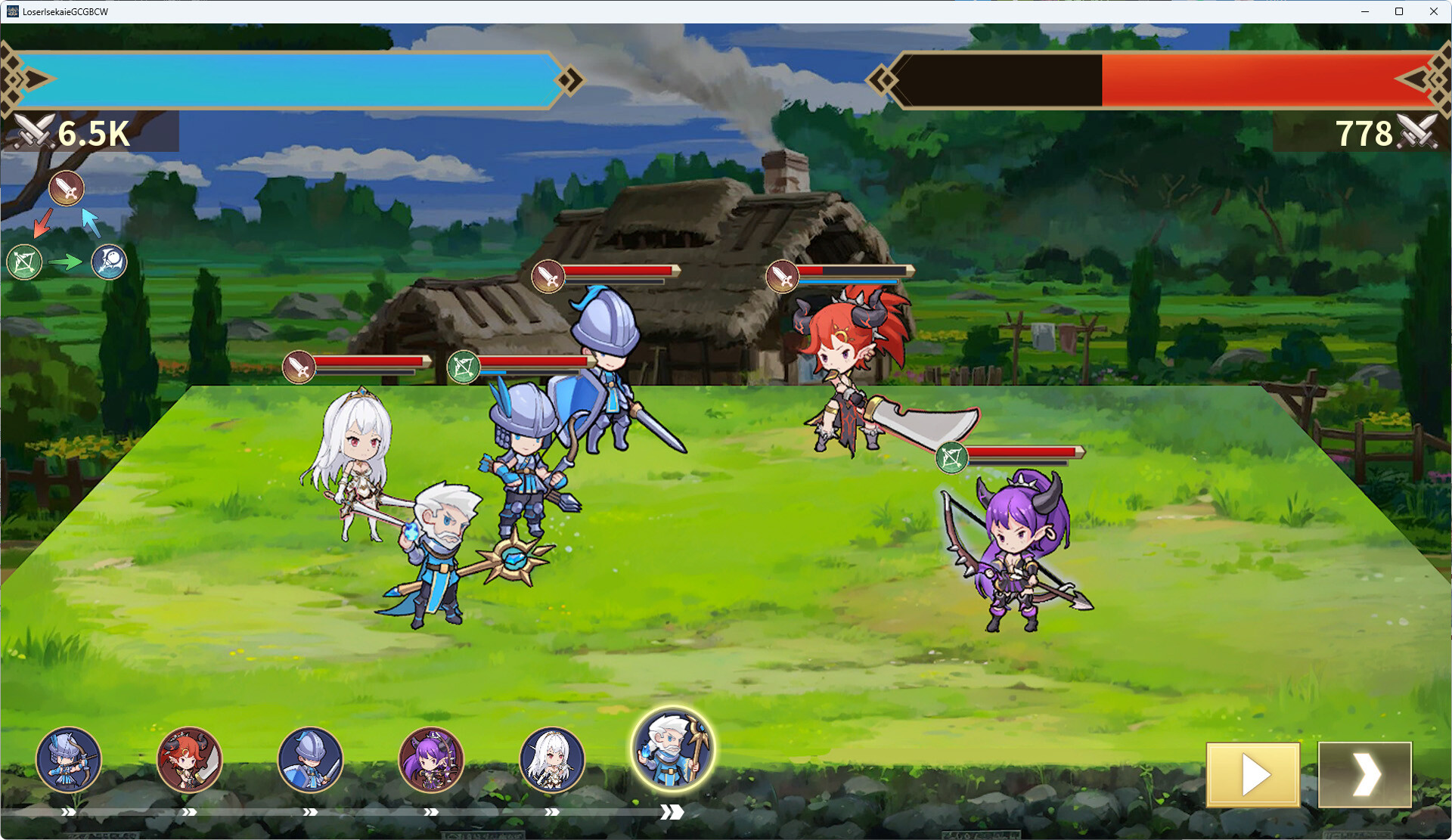Screen dimensions: 1452x840
Task: Click the magic class icon in triangle chart
Action: (x=109, y=262)
